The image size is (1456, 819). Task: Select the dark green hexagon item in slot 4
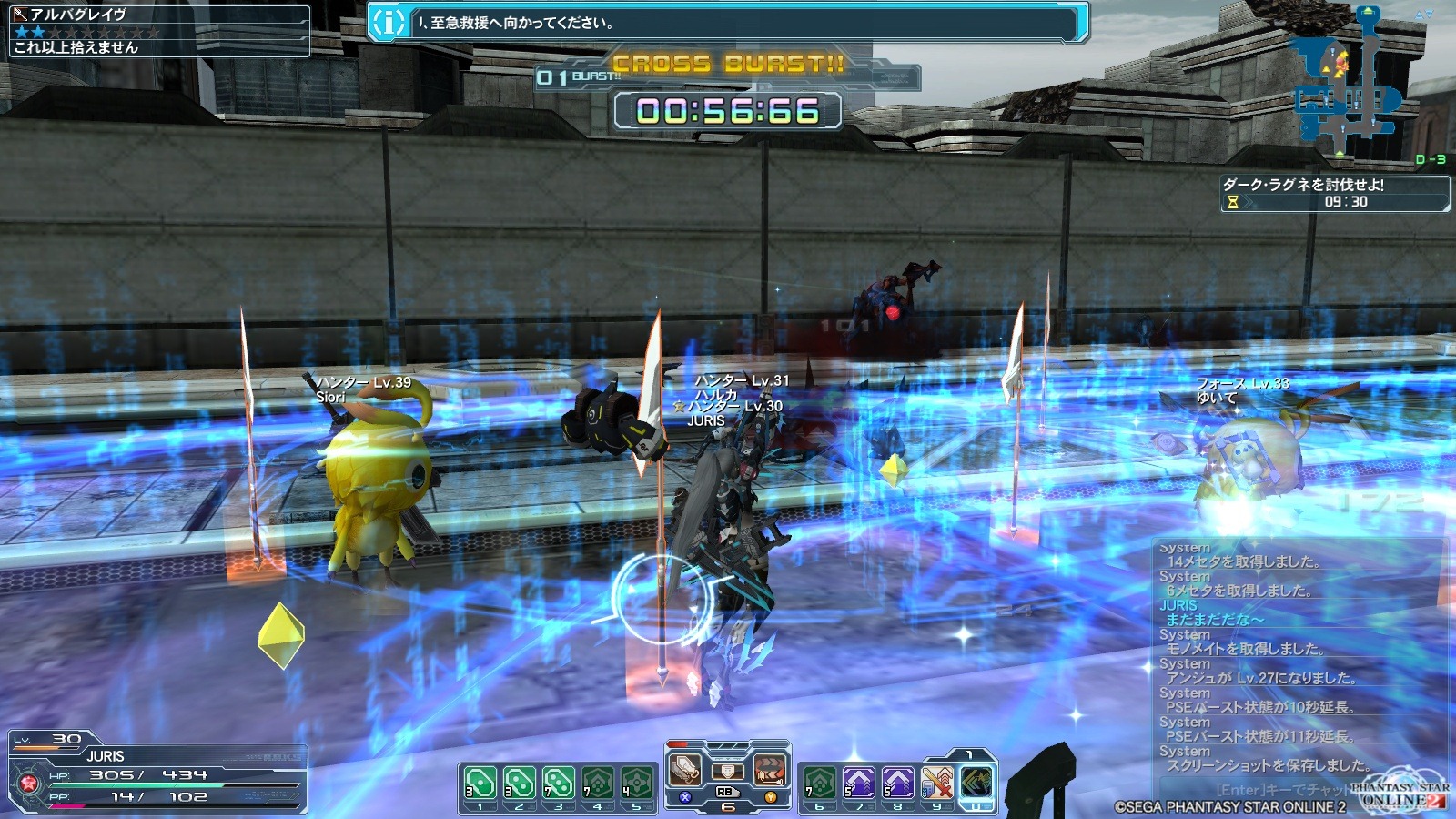pyautogui.click(x=597, y=783)
